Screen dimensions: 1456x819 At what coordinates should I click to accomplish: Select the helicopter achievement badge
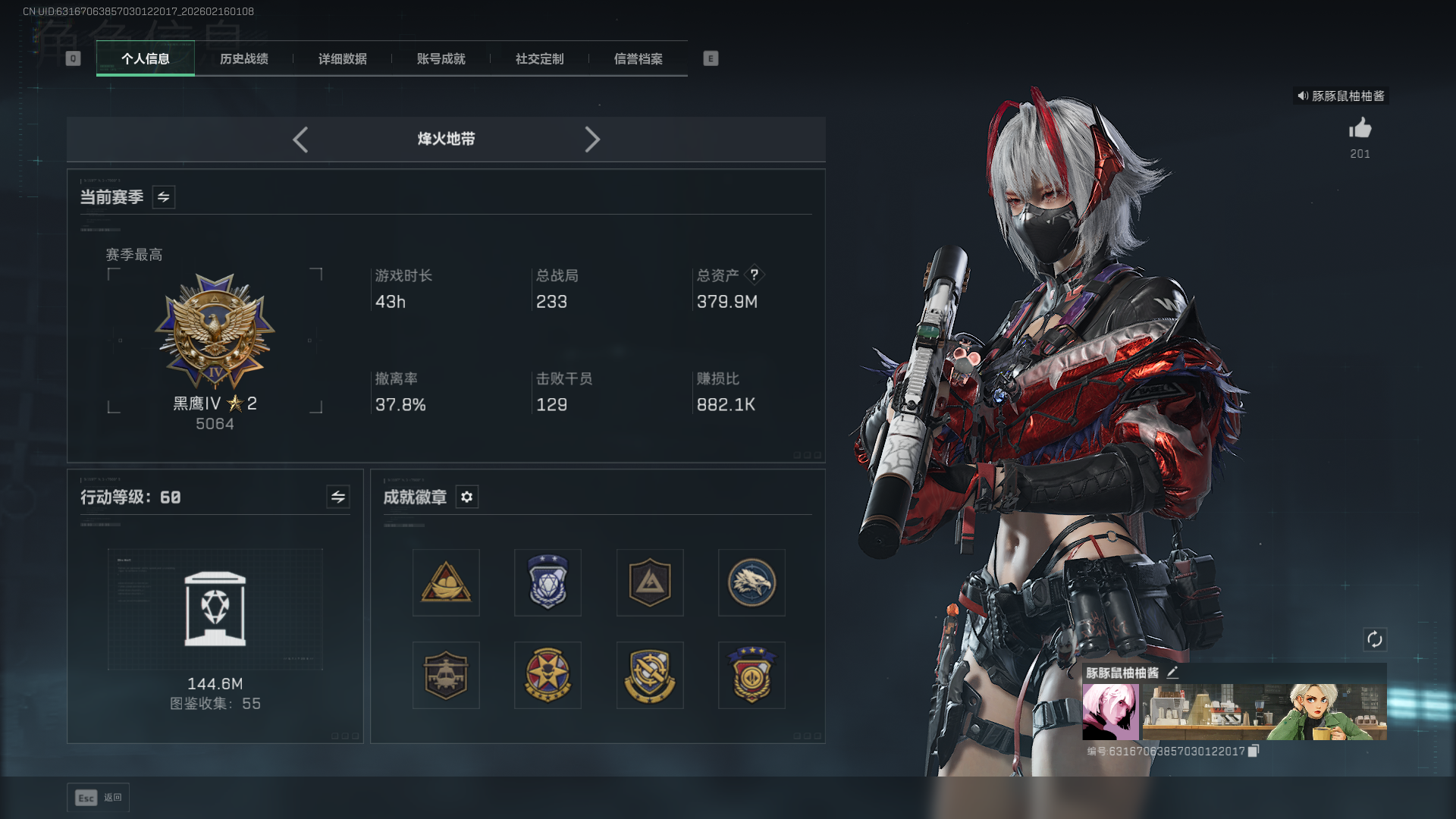(x=445, y=675)
